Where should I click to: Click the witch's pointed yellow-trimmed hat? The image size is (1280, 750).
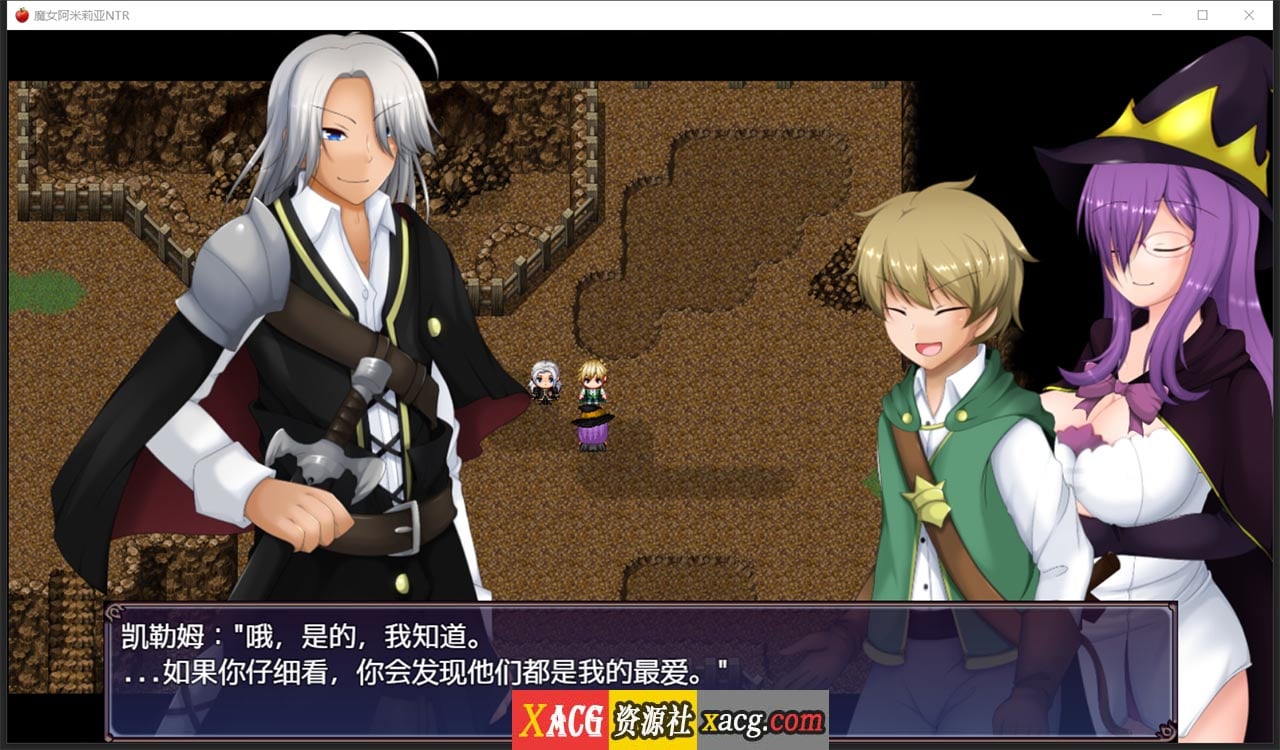coord(1180,120)
